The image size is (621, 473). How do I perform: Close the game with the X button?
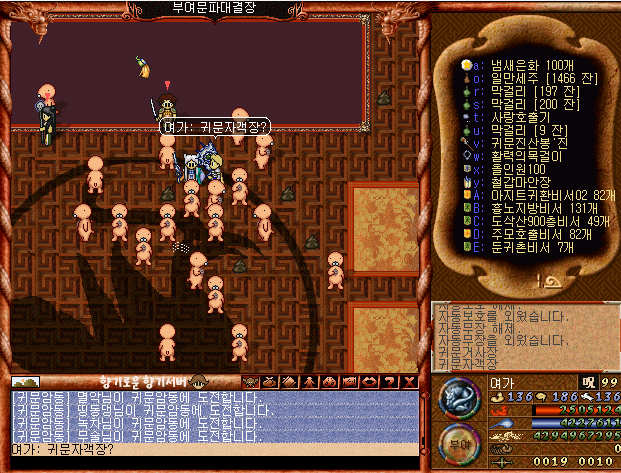[409, 381]
